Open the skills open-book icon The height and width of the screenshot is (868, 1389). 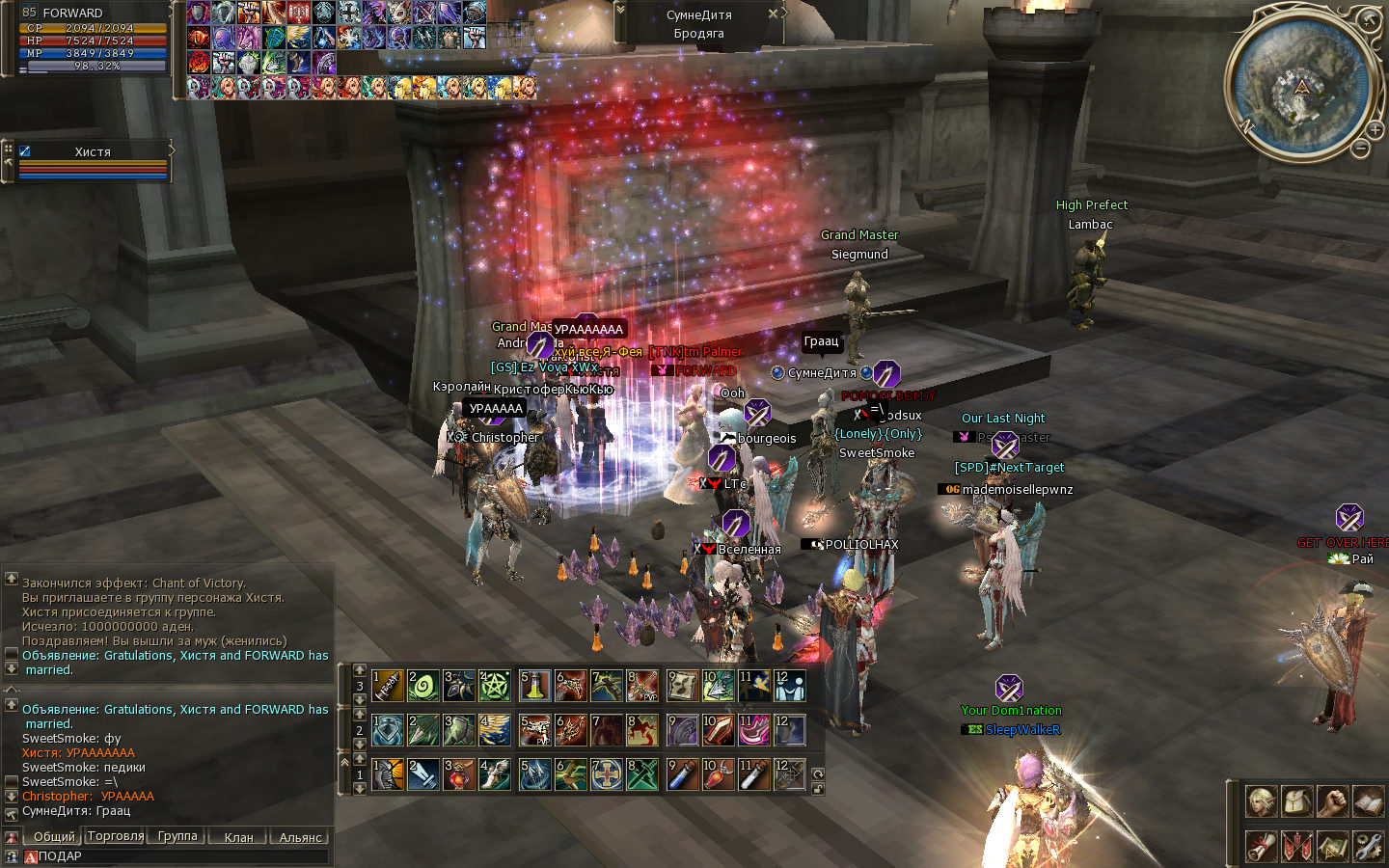[x=1368, y=800]
